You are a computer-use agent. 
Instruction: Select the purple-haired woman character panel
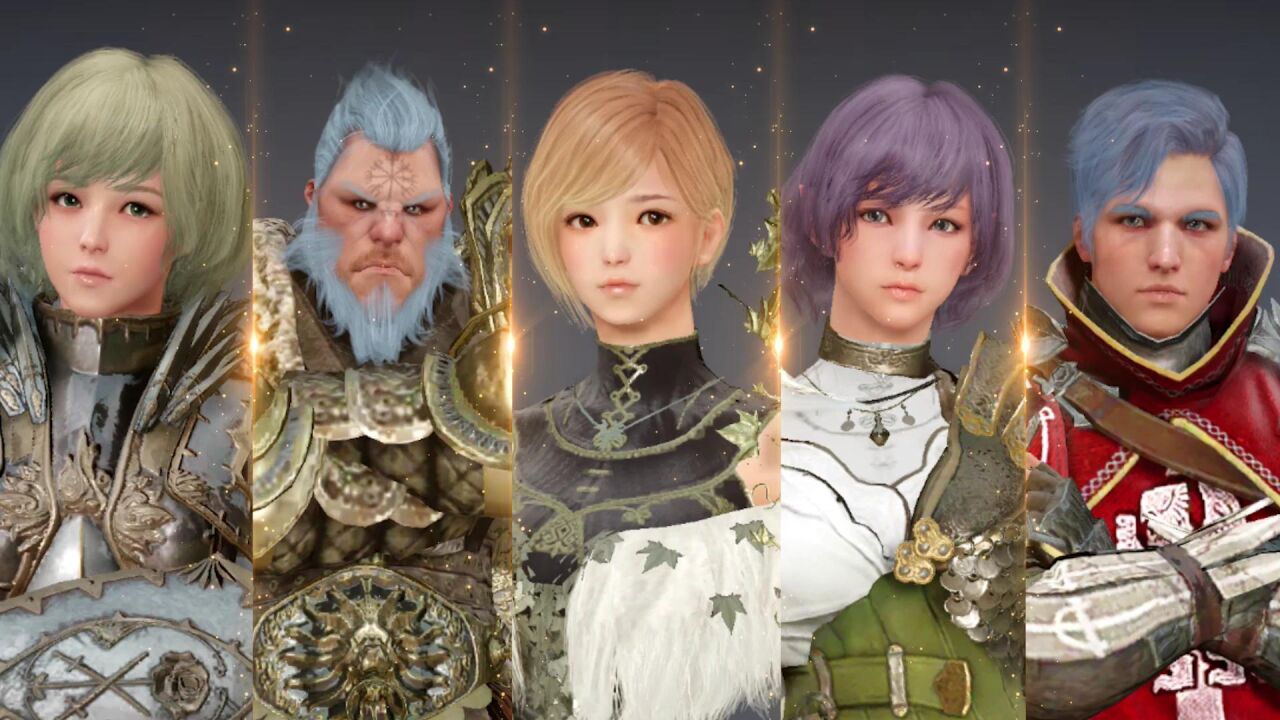(900, 360)
